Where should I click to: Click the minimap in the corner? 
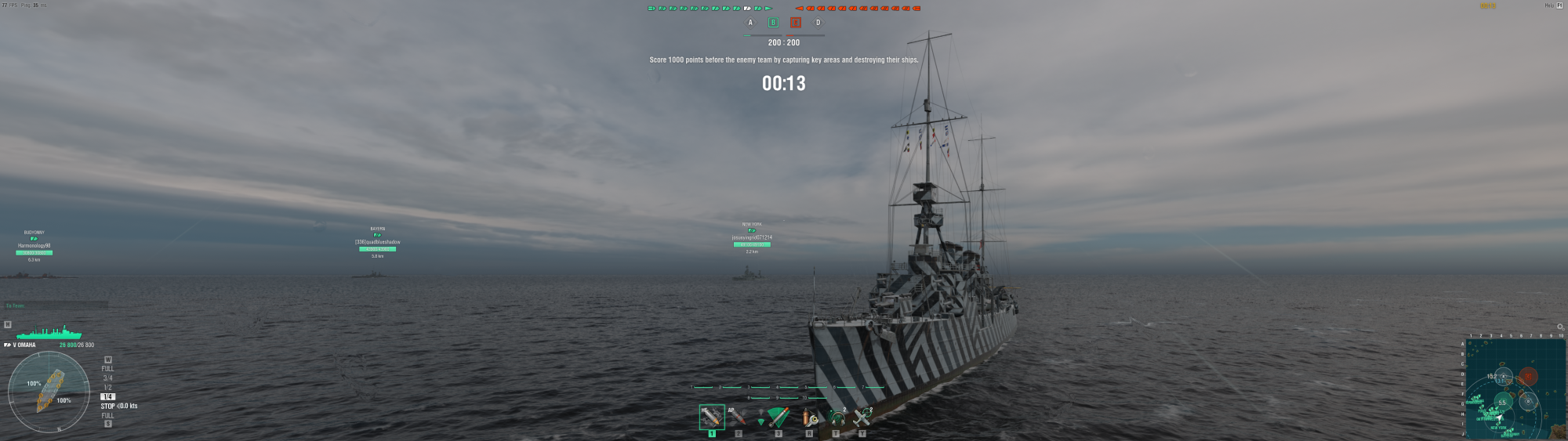(1515, 389)
